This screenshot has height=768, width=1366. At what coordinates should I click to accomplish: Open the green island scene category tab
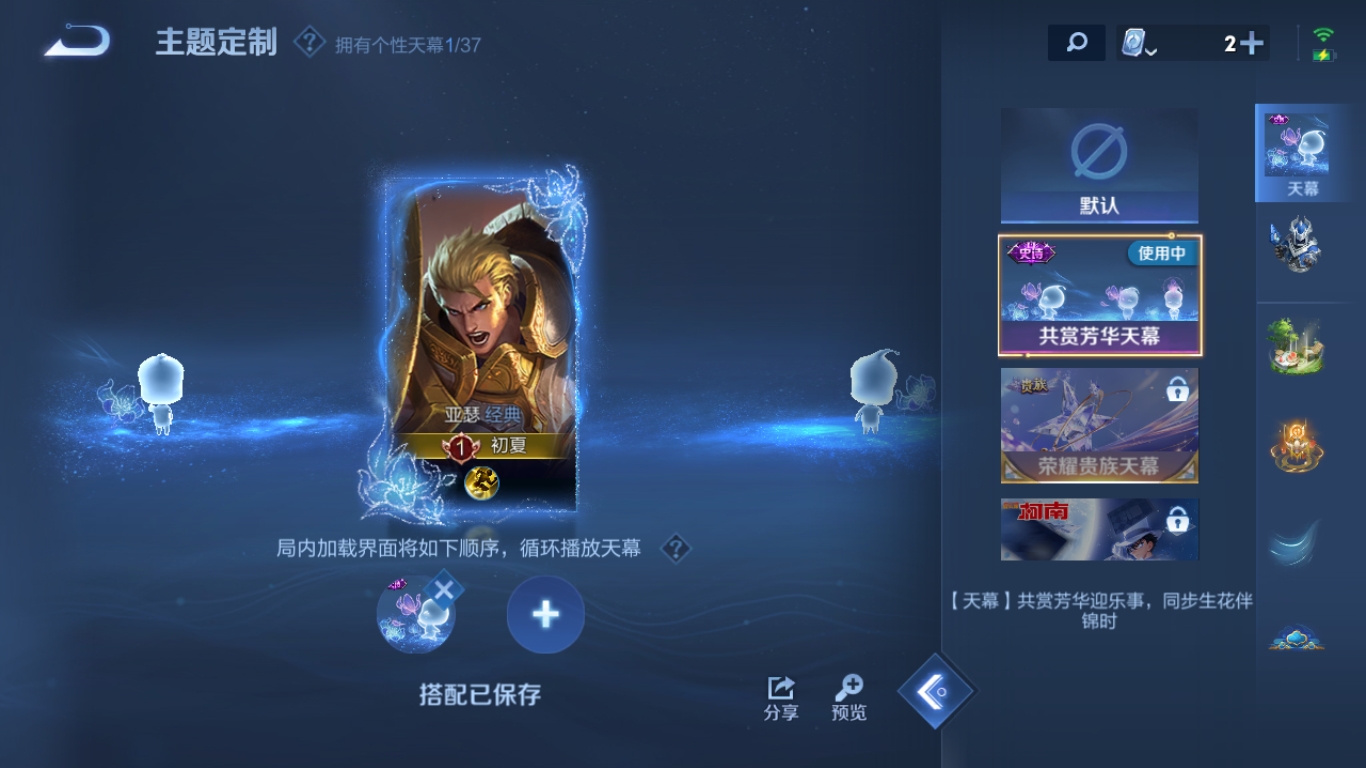[x=1297, y=346]
